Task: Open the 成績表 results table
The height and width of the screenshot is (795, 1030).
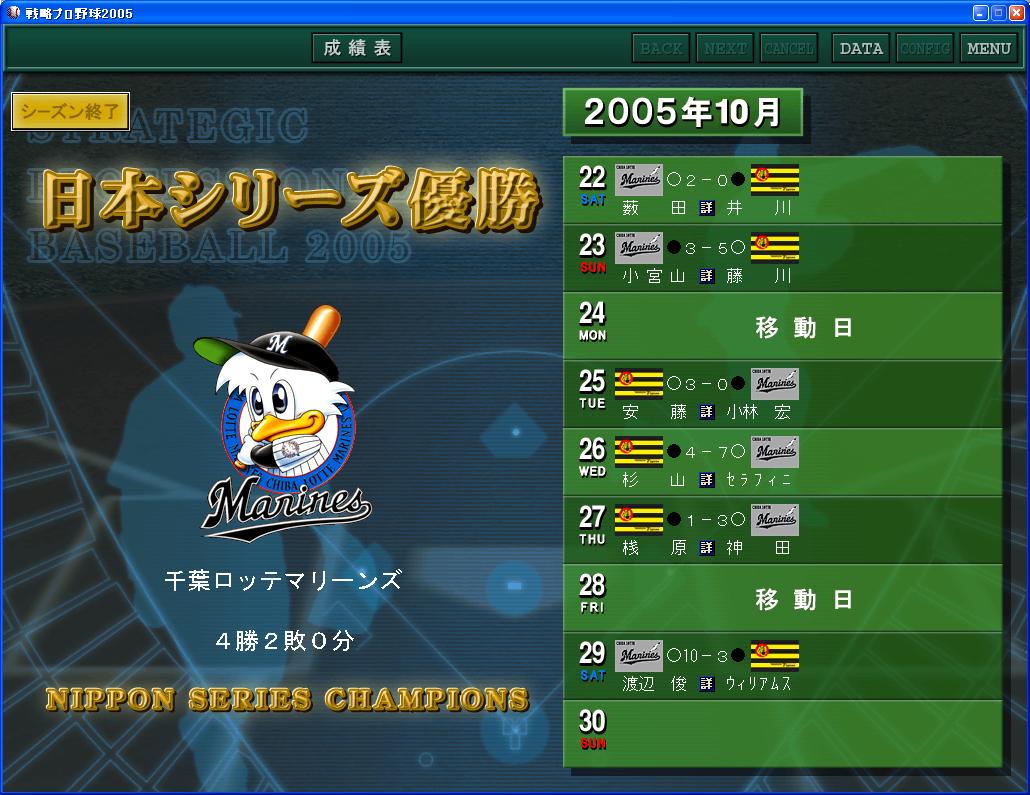Action: tap(357, 48)
